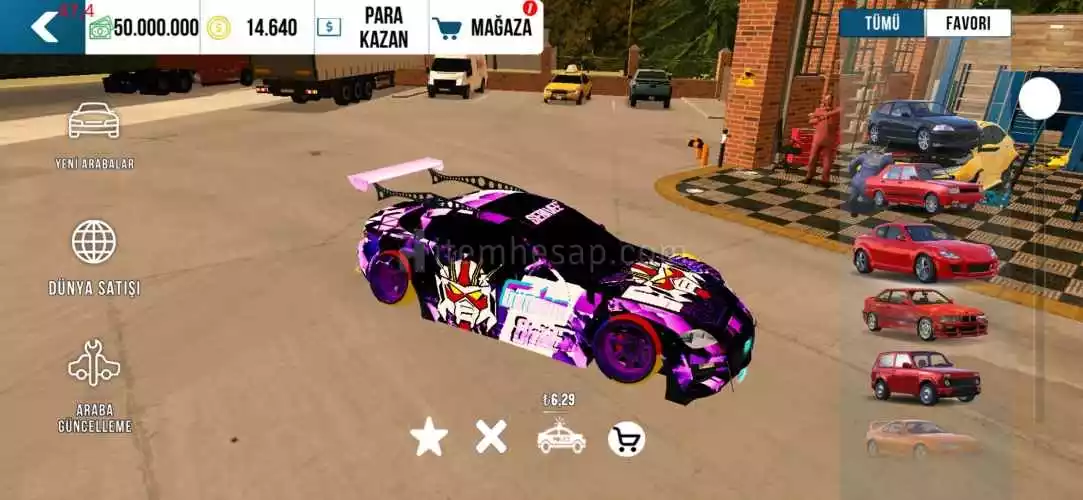
Task: Choose the orange coupe in car list
Action: pos(920,438)
